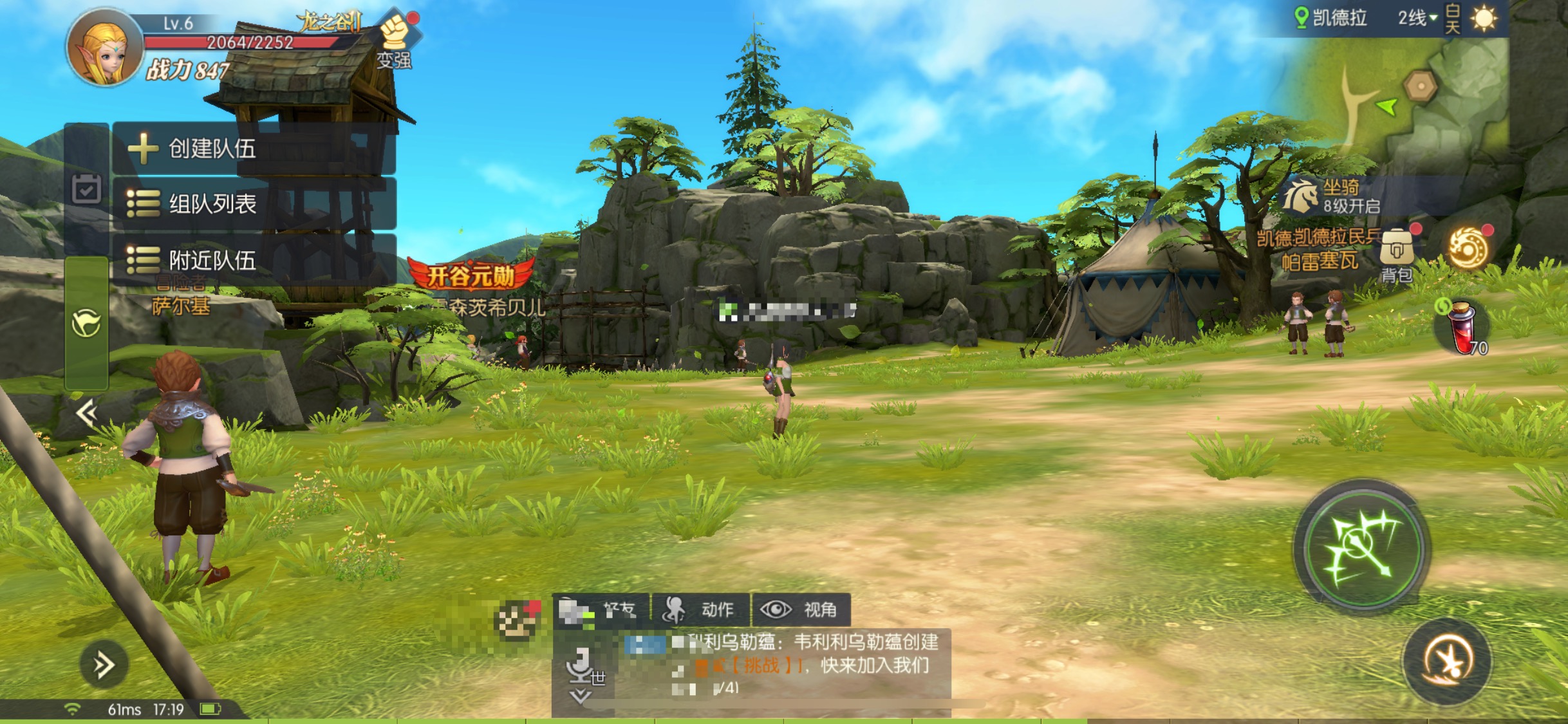Expand the menu with double-right arrow
This screenshot has width=1568, height=724.
coord(104,665)
